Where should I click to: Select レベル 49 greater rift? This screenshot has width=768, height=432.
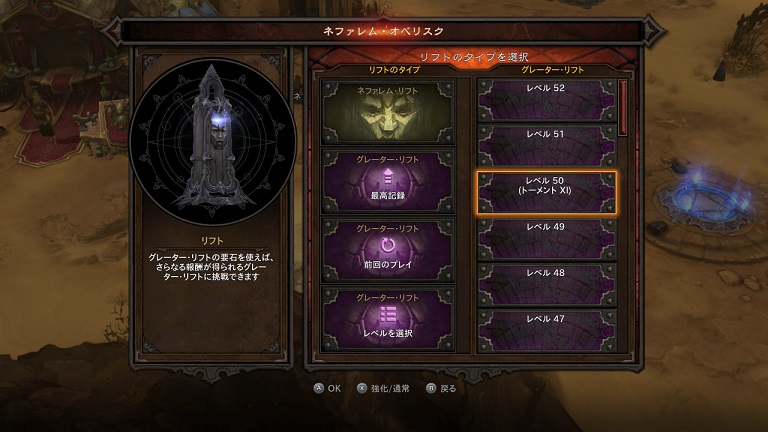545,239
